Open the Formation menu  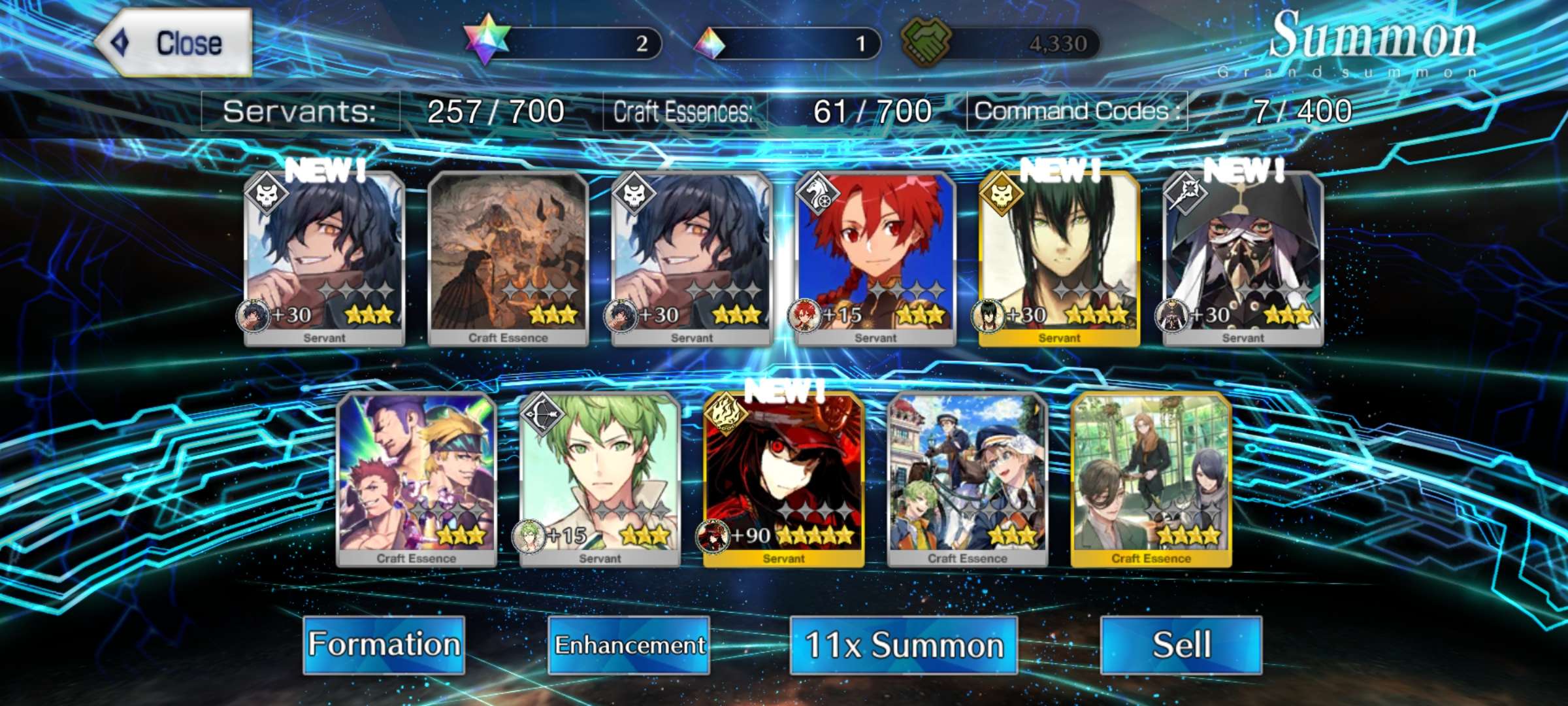pos(384,645)
